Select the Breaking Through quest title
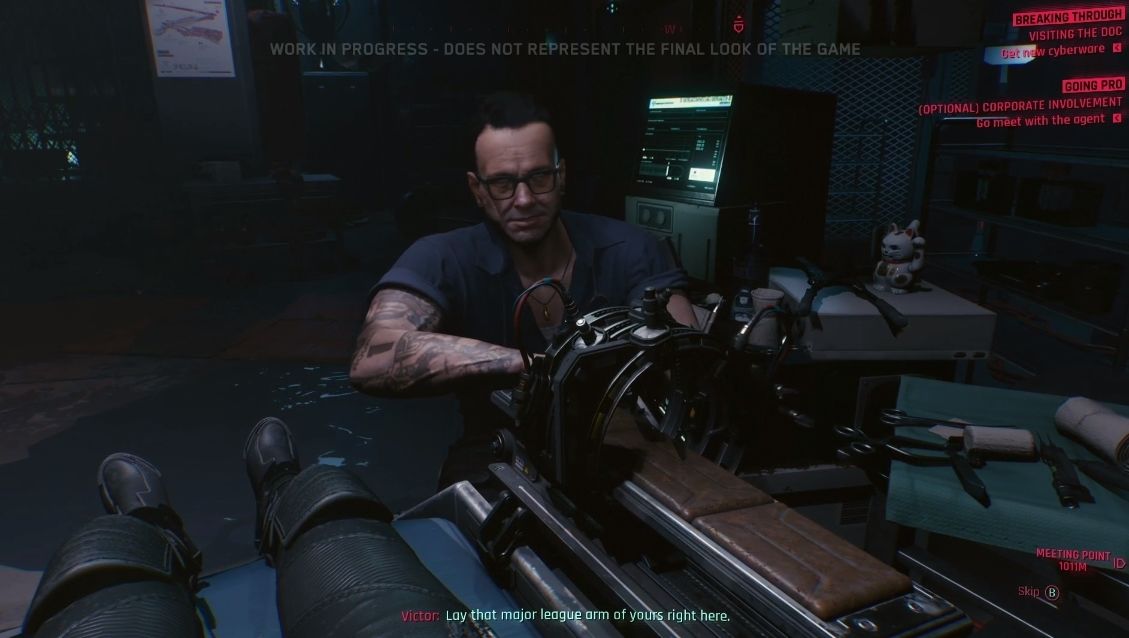 [x=1067, y=17]
